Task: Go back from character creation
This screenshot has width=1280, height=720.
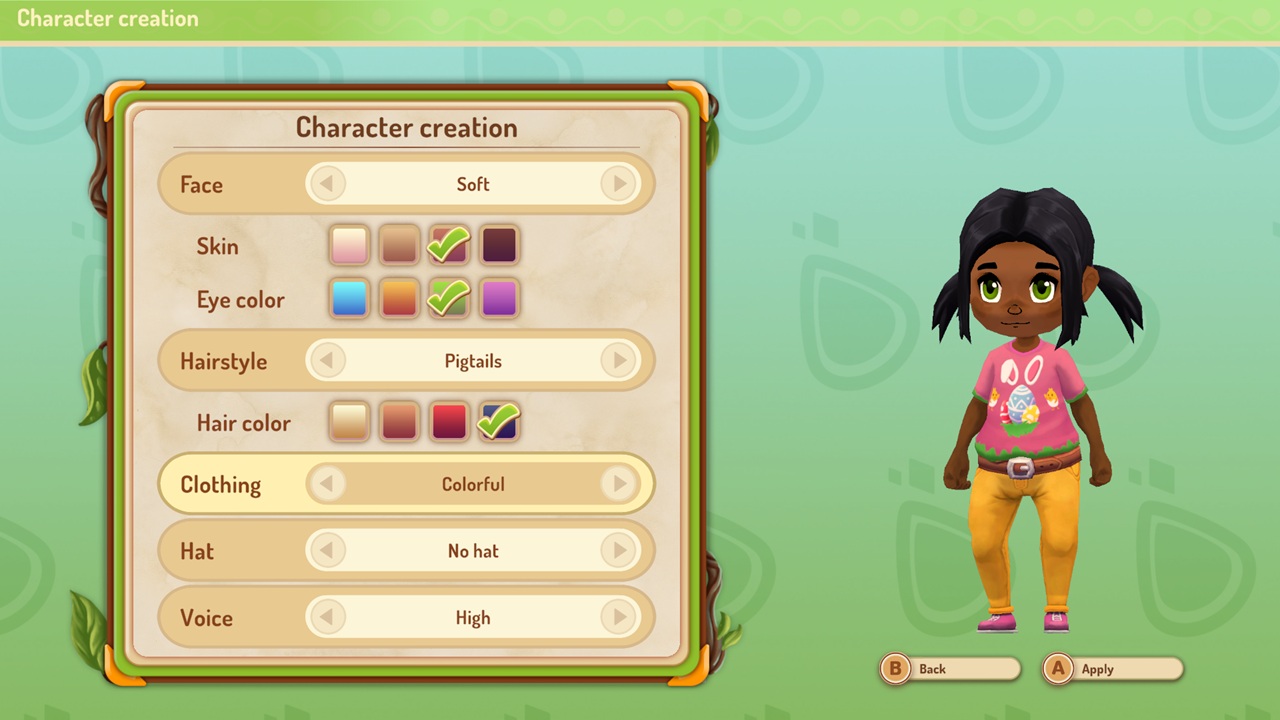Action: [x=949, y=669]
